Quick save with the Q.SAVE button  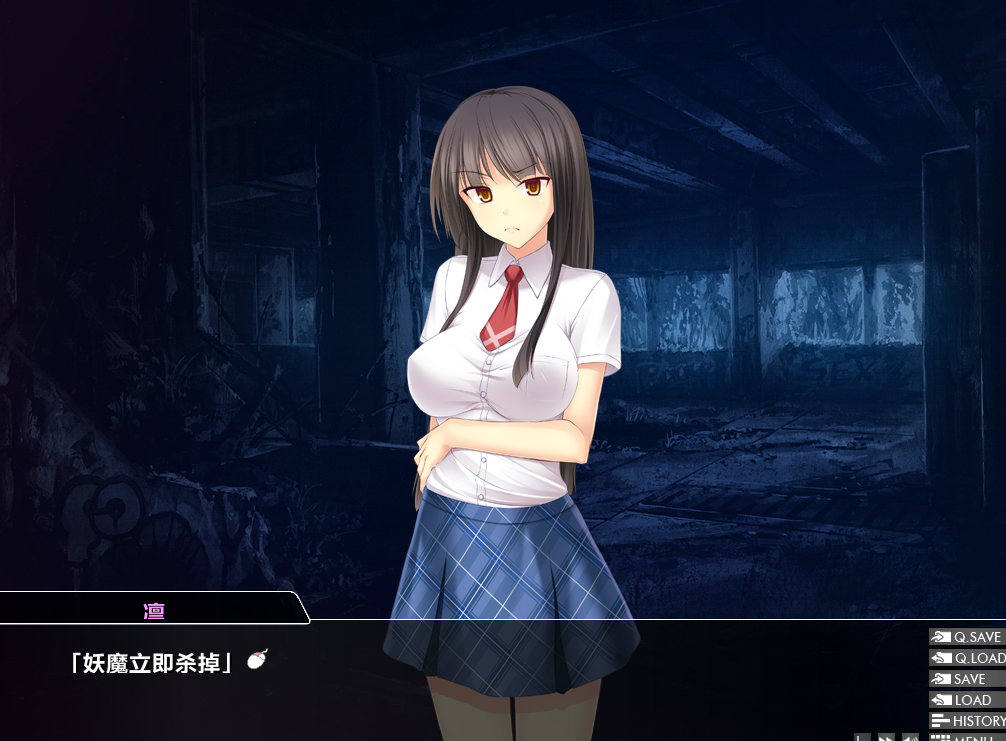pos(966,637)
